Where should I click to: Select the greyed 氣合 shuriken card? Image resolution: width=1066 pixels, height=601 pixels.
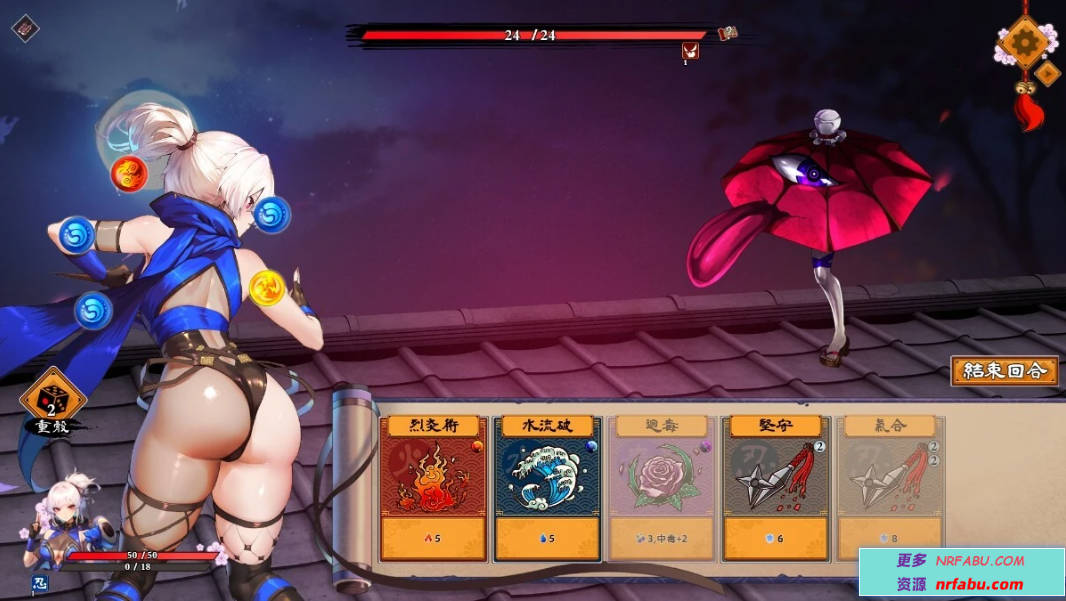(889, 487)
